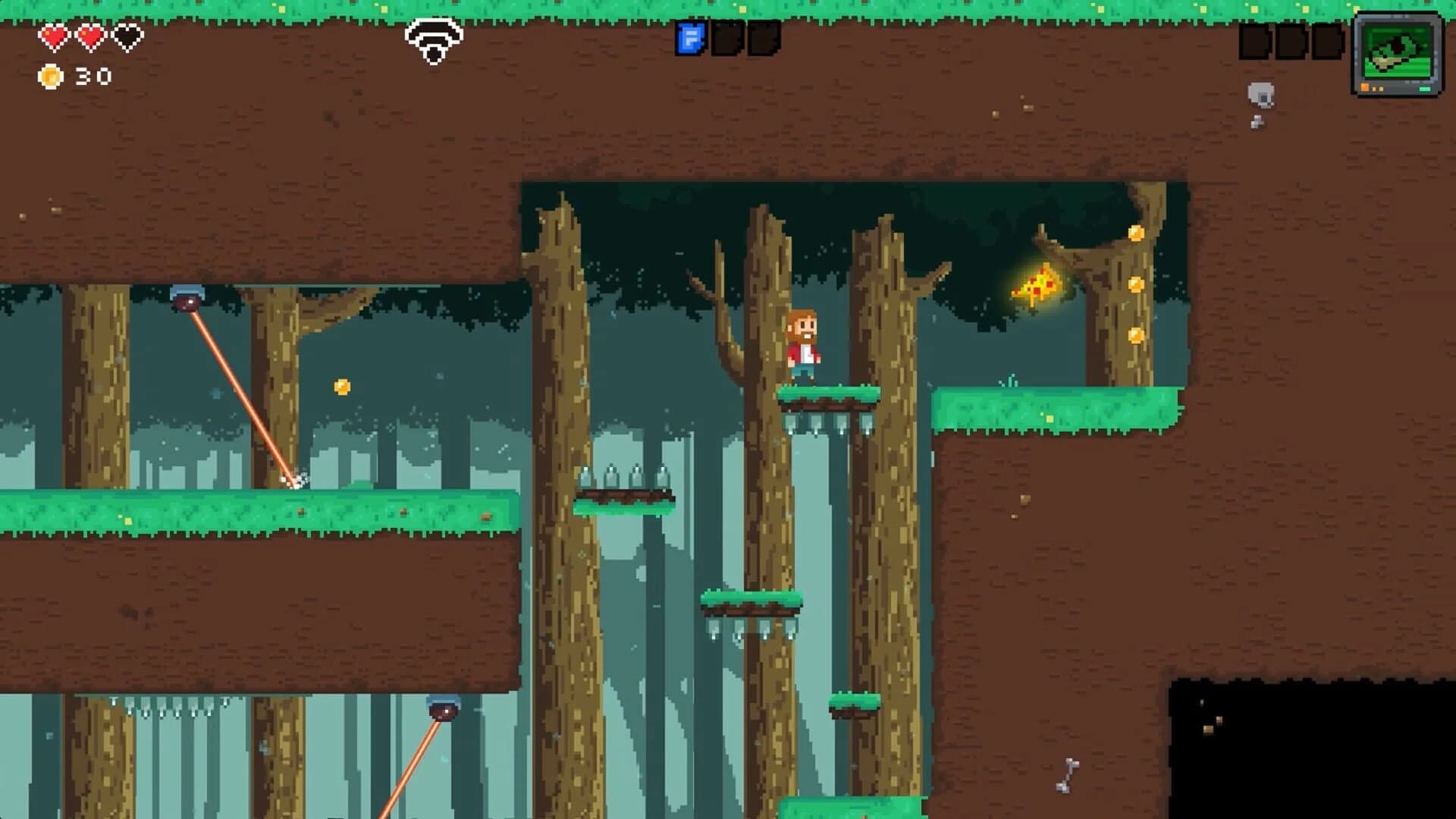Viewport: 1456px width, 819px height.
Task: Toggle the orange indicator light on the monitor
Action: [1365, 88]
